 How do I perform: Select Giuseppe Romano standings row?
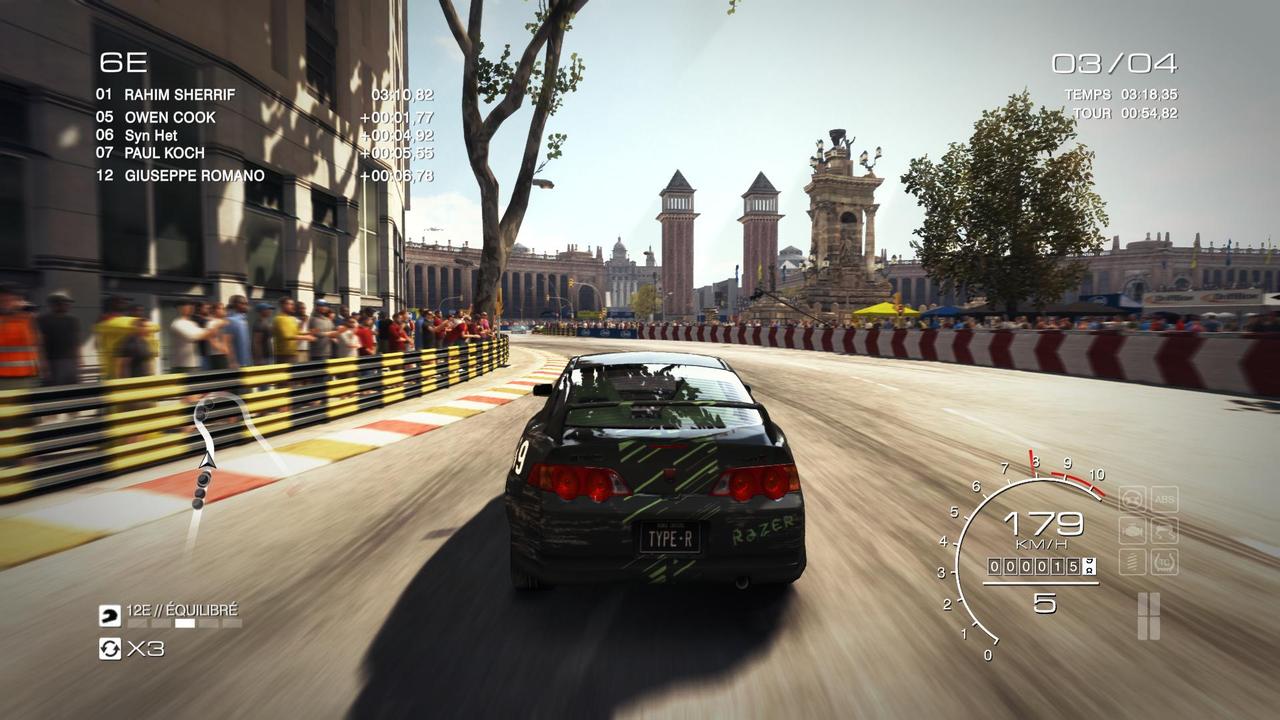pyautogui.click(x=194, y=176)
